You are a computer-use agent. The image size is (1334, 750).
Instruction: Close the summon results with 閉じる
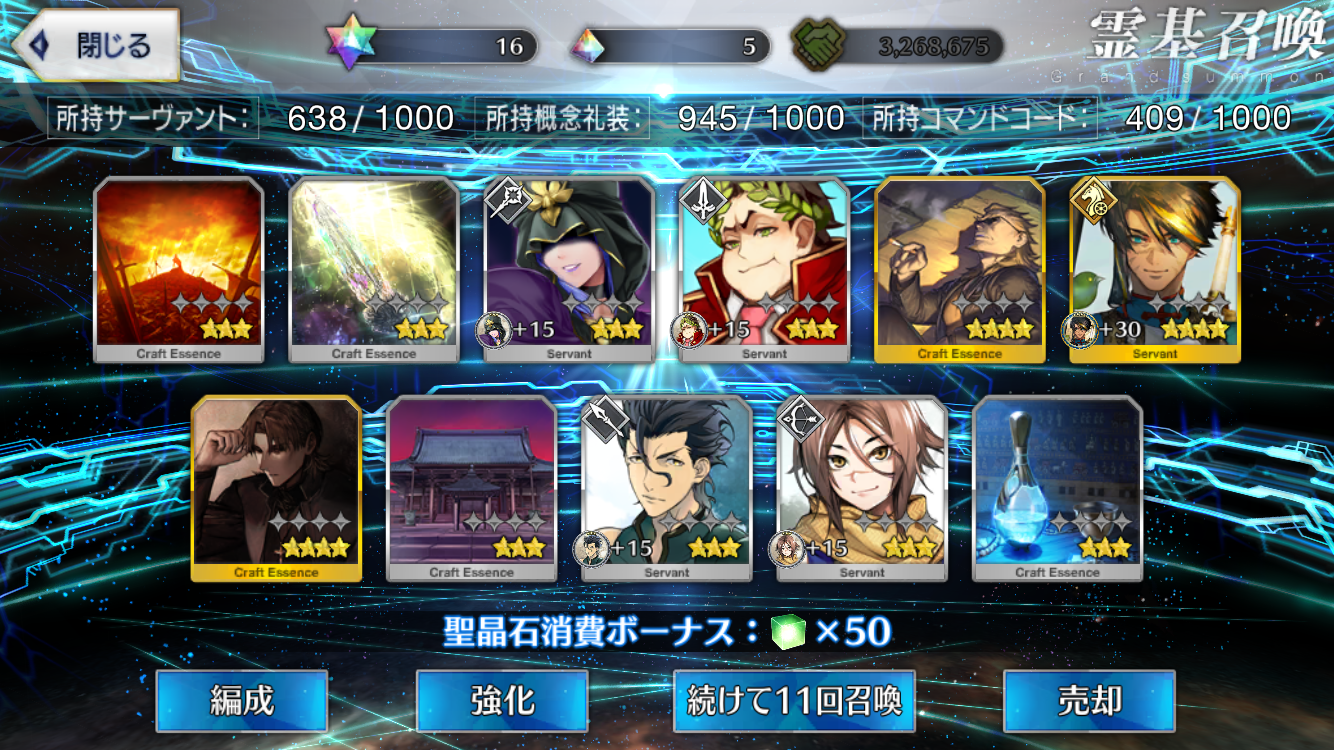tap(97, 46)
